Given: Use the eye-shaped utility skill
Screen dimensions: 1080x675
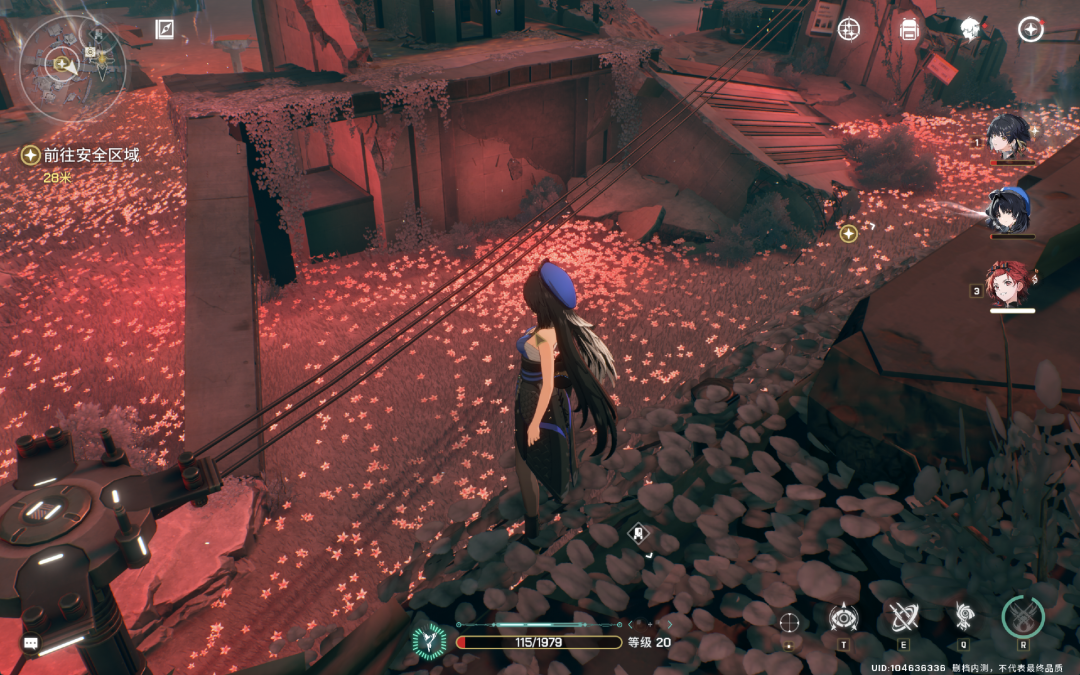Looking at the screenshot, I should tap(843, 618).
